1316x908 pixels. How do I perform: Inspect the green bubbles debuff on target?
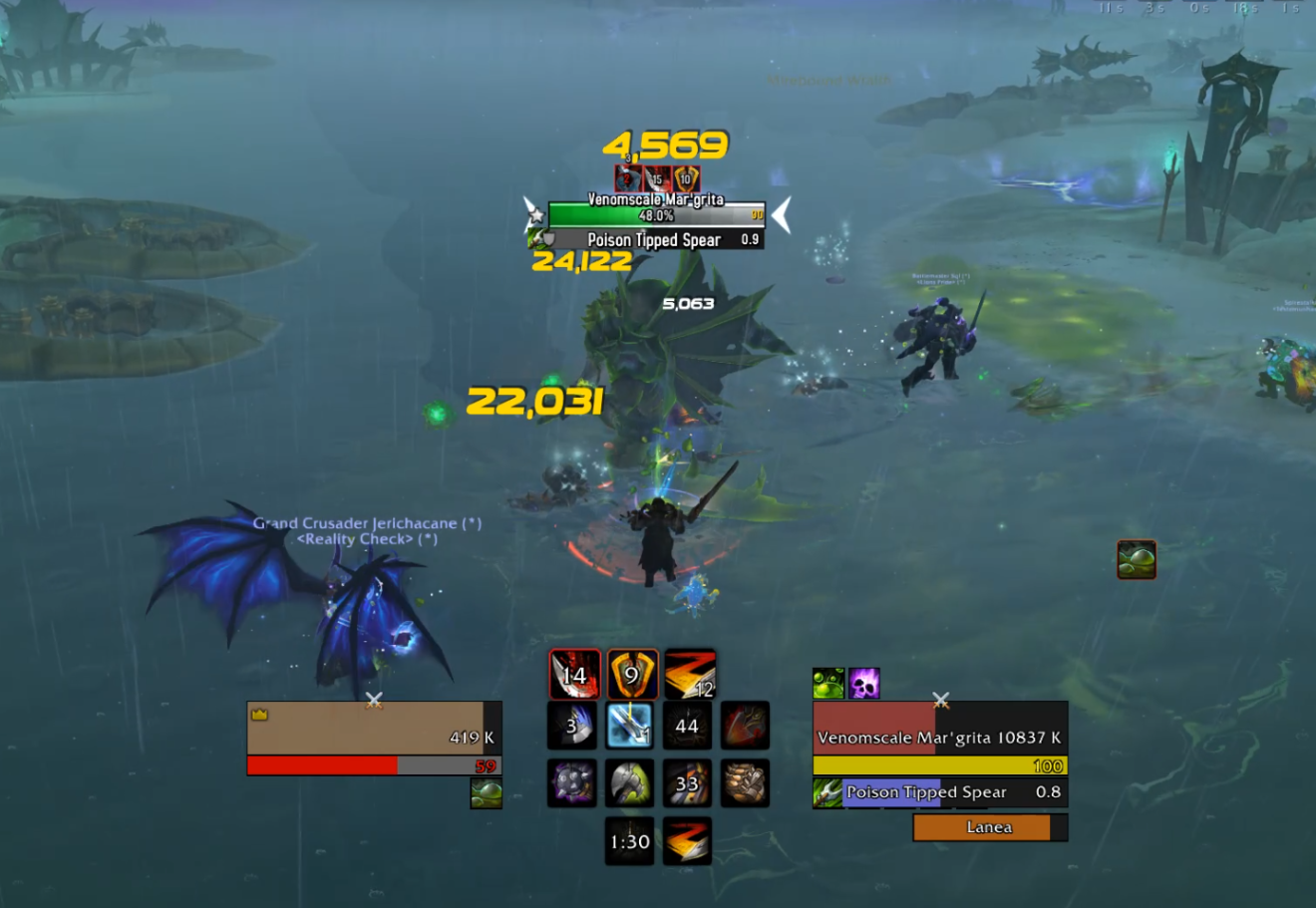pyautogui.click(x=828, y=684)
